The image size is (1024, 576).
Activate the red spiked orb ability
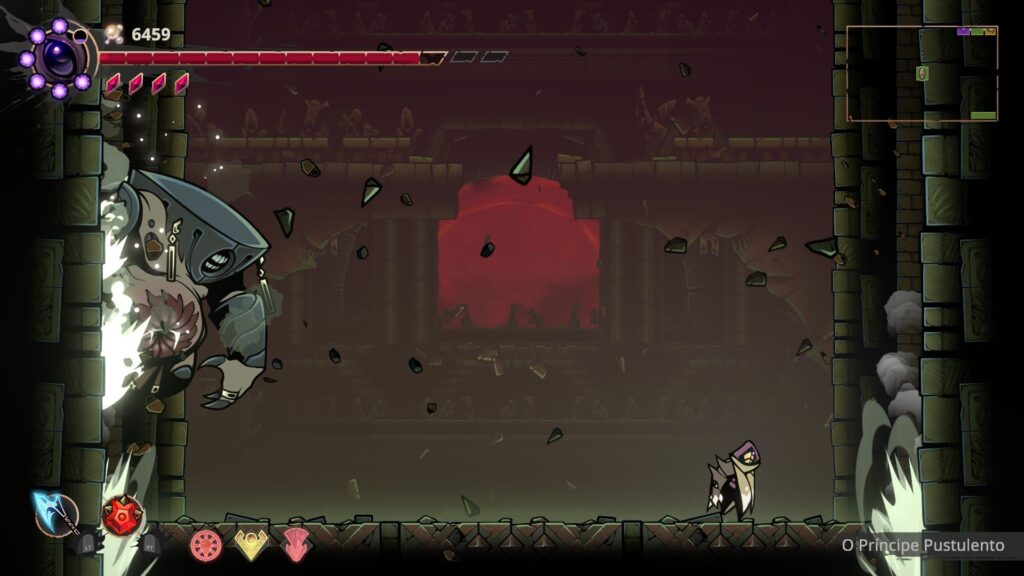(122, 516)
